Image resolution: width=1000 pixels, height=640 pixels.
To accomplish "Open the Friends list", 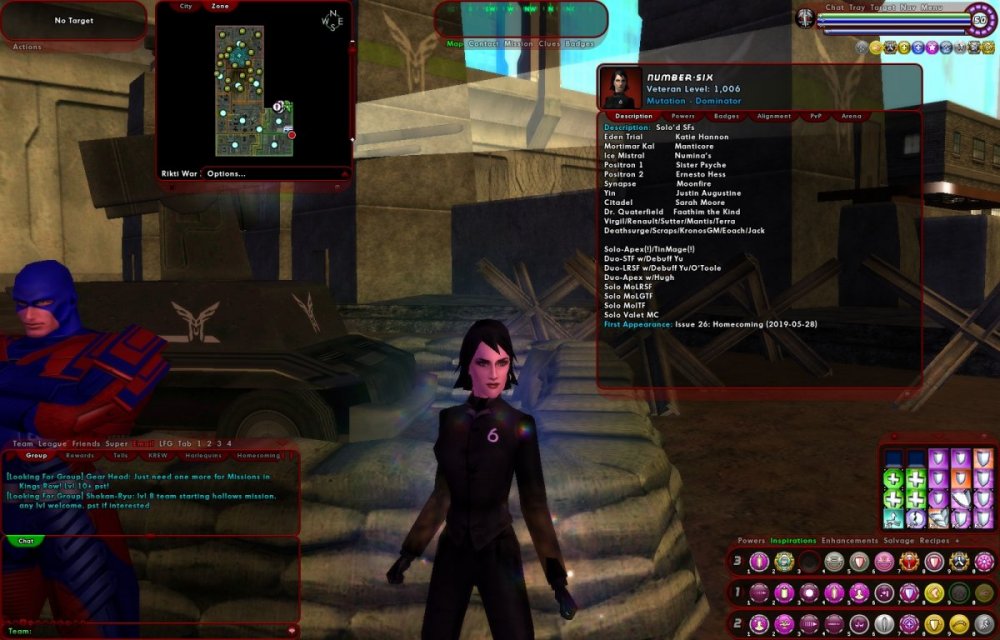I will tap(86, 444).
